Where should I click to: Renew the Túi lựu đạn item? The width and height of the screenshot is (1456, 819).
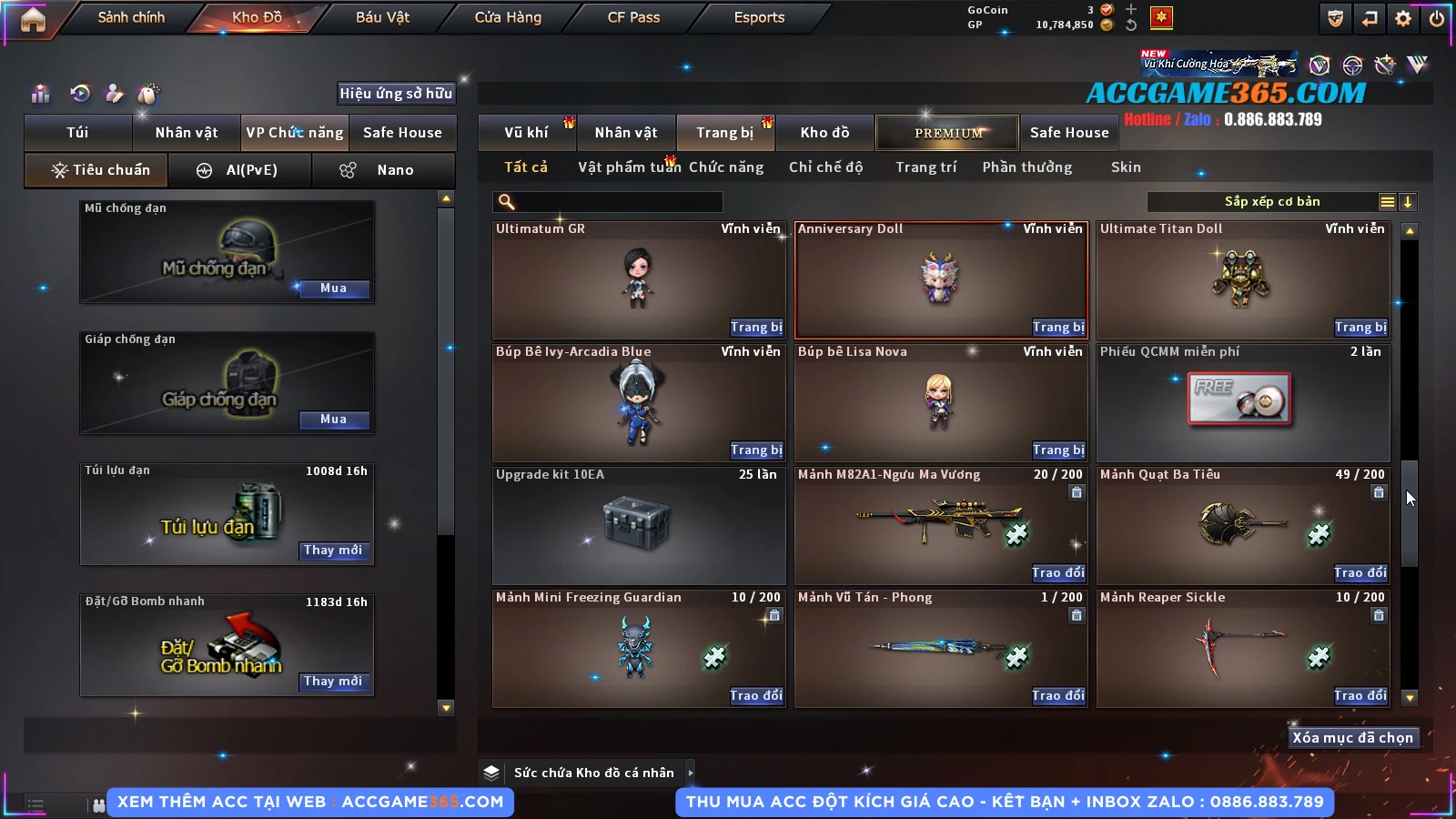333,551
